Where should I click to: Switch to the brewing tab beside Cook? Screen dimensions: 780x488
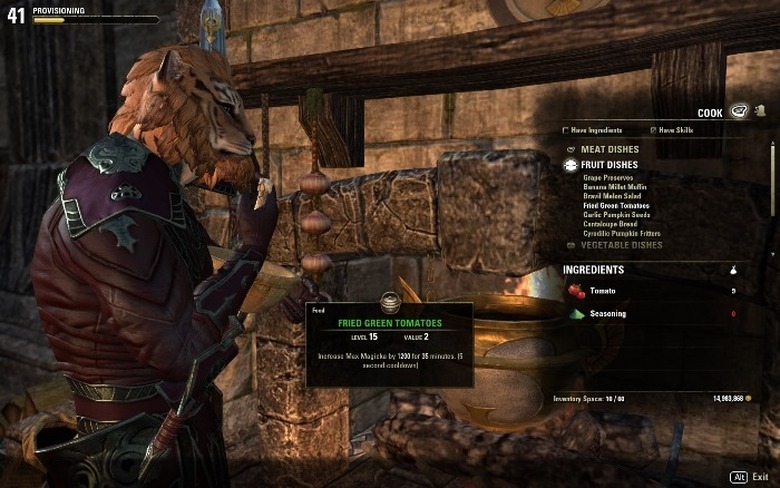coord(759,112)
